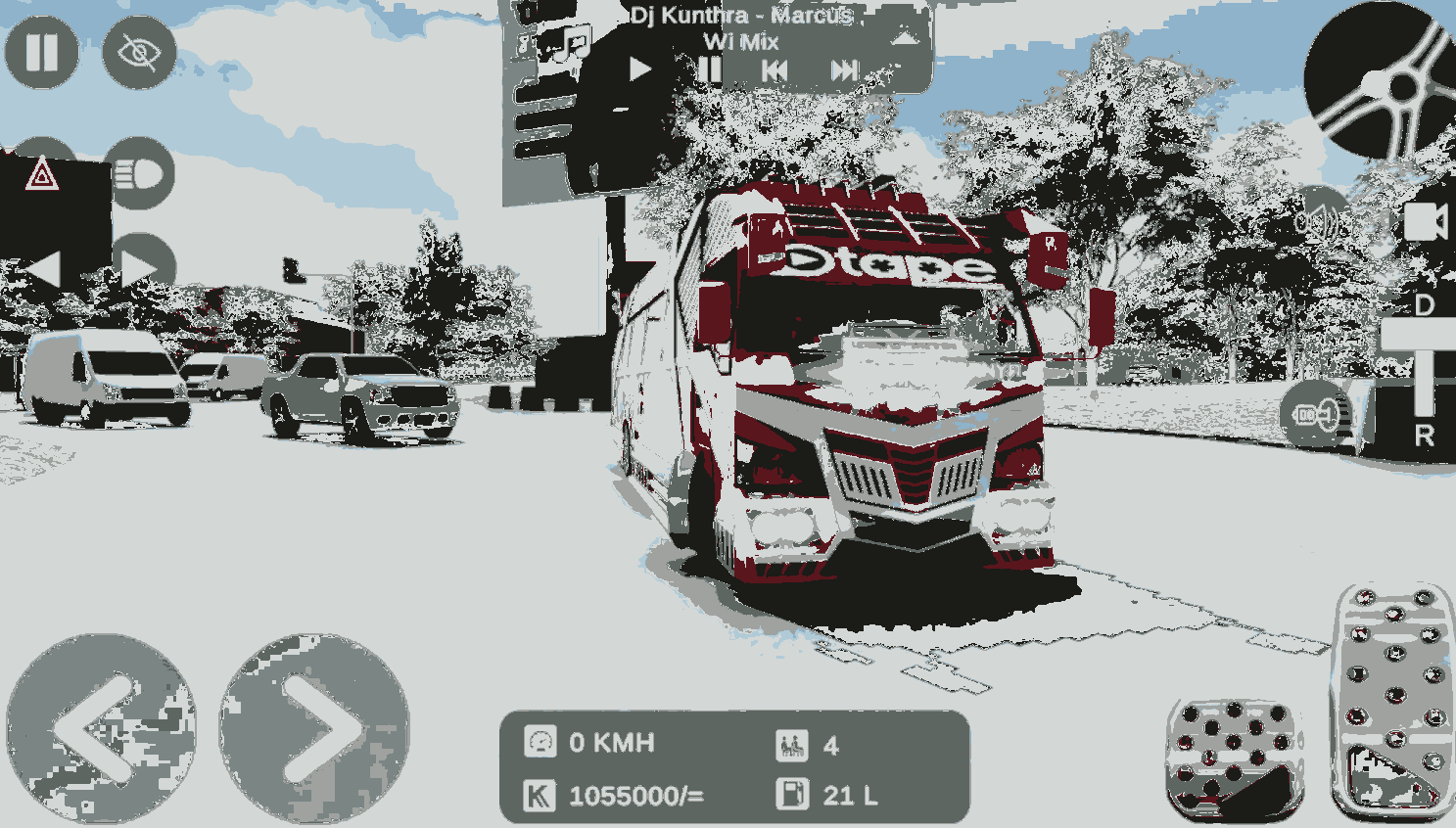Viewport: 1456px width, 828px height.
Task: Collapse the music player panel
Action: (x=903, y=39)
